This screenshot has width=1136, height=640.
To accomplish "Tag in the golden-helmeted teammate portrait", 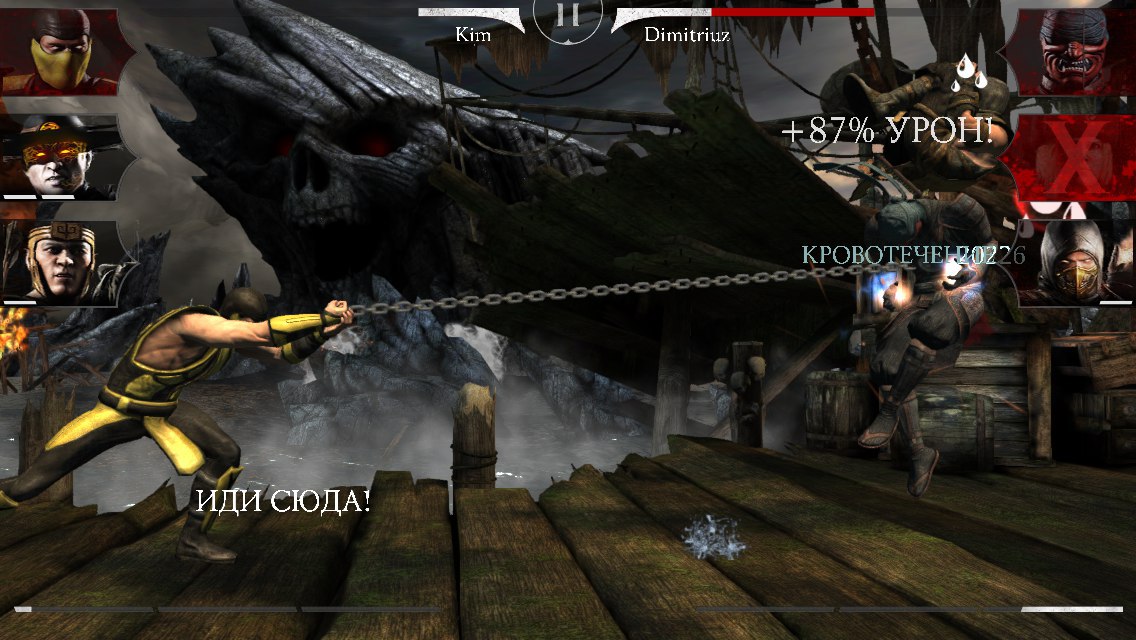I will (x=57, y=262).
